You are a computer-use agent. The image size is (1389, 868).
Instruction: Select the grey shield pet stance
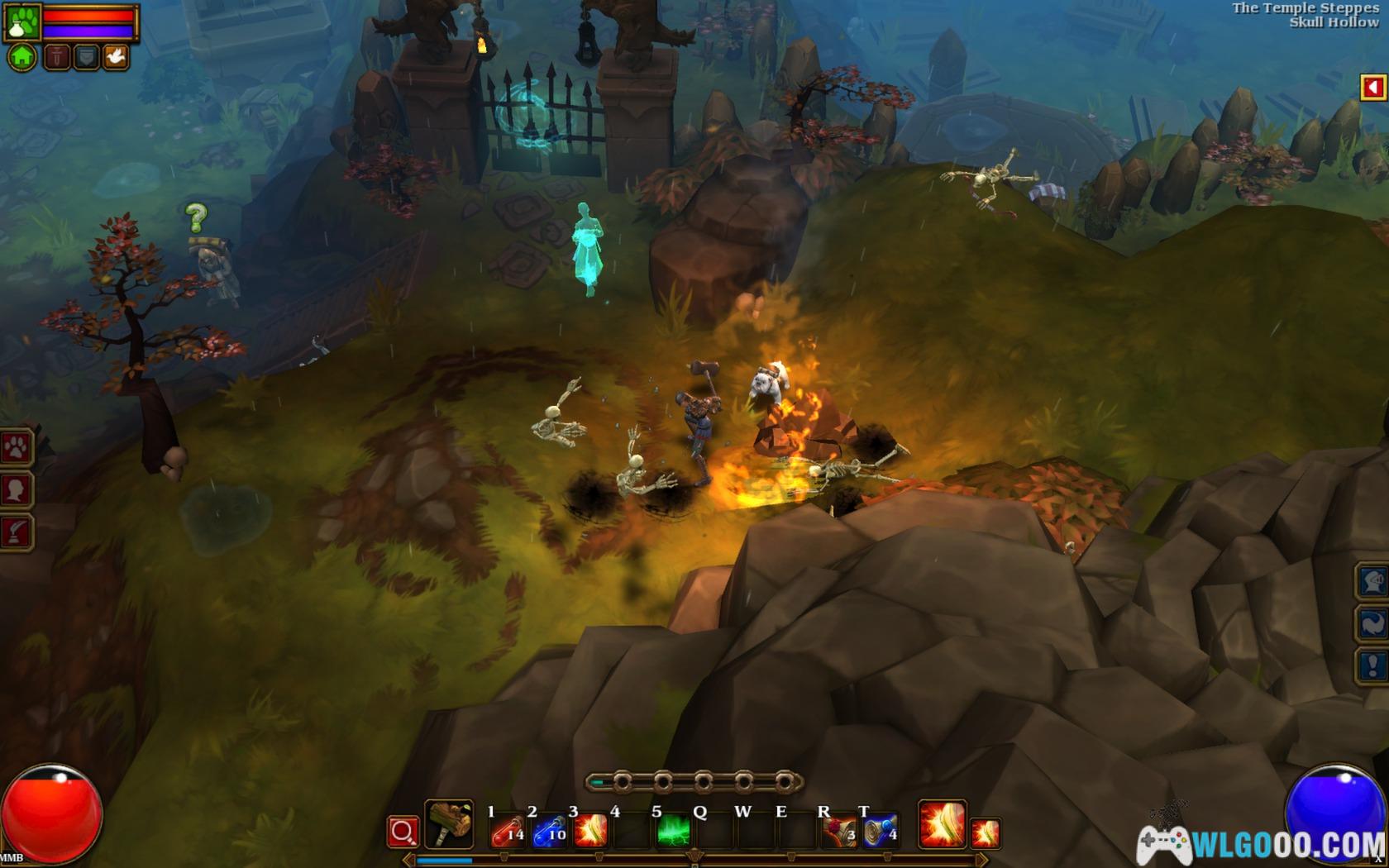[86, 57]
